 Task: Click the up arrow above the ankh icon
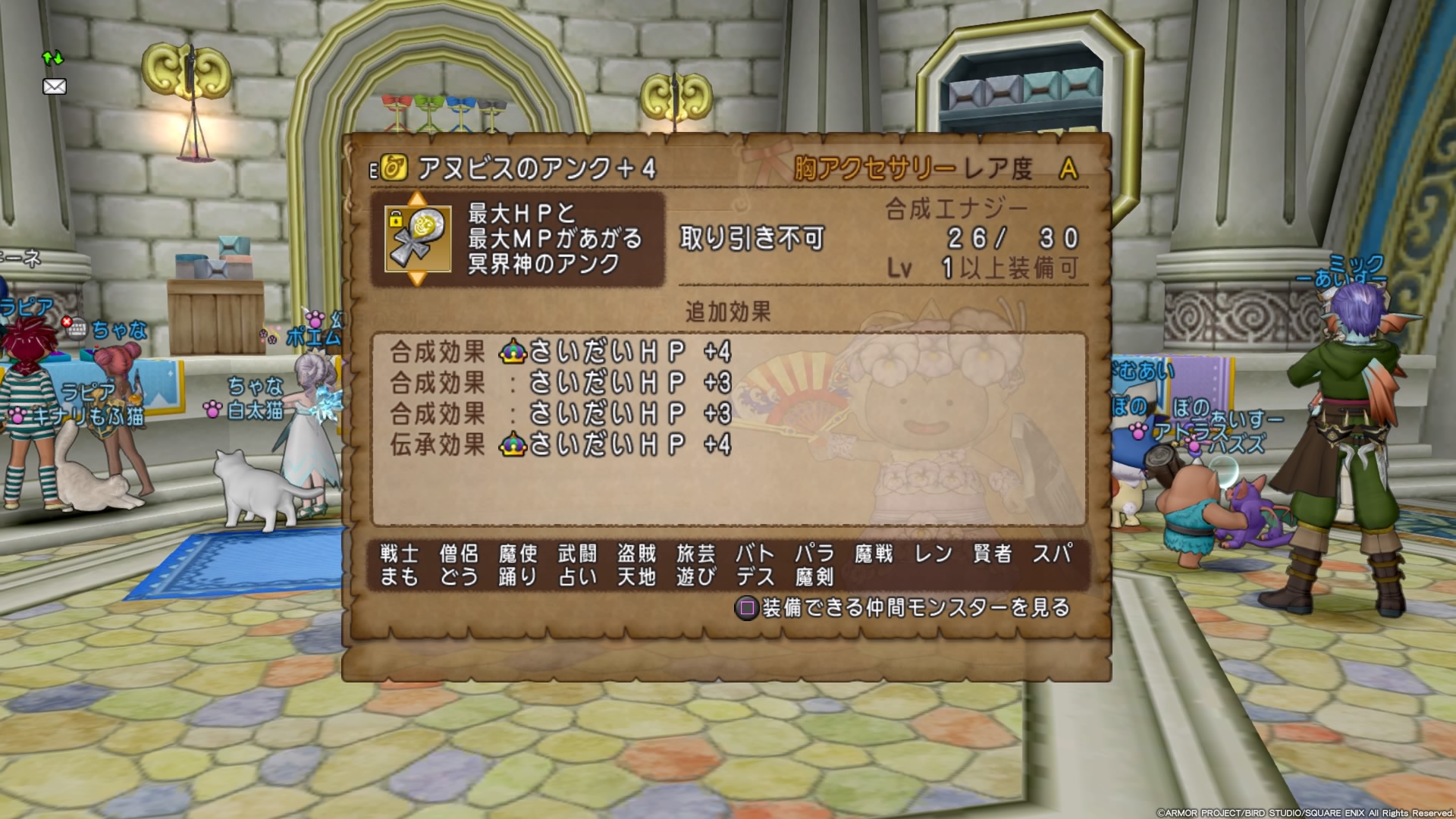click(x=417, y=199)
